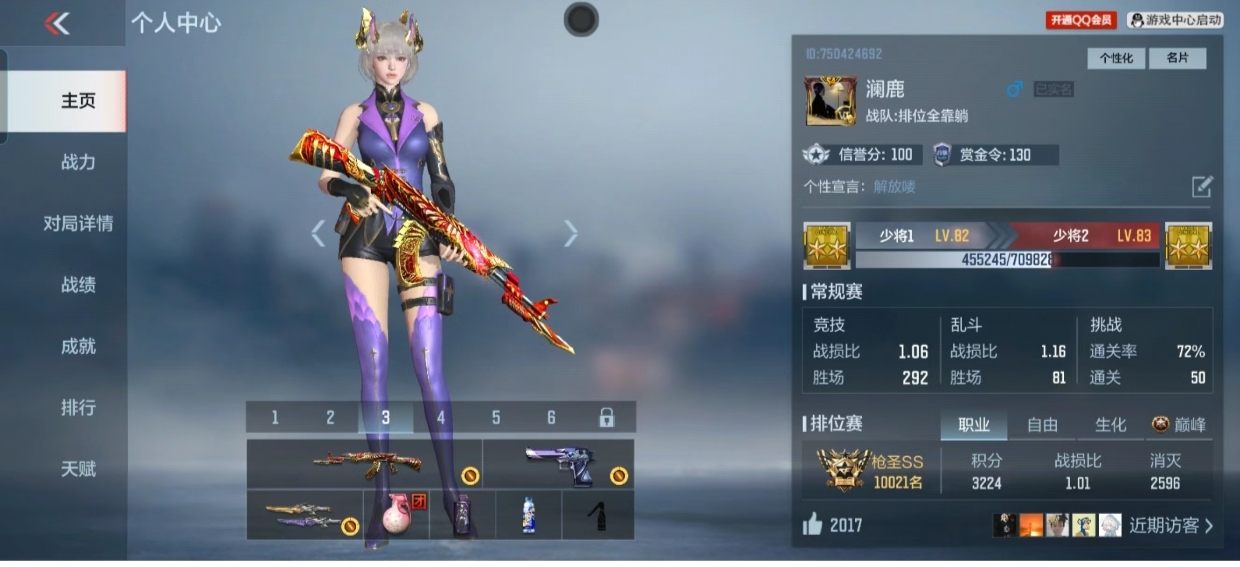The image size is (1240, 567).
Task: Select loadout slot number 5
Action: pyautogui.click(x=496, y=418)
